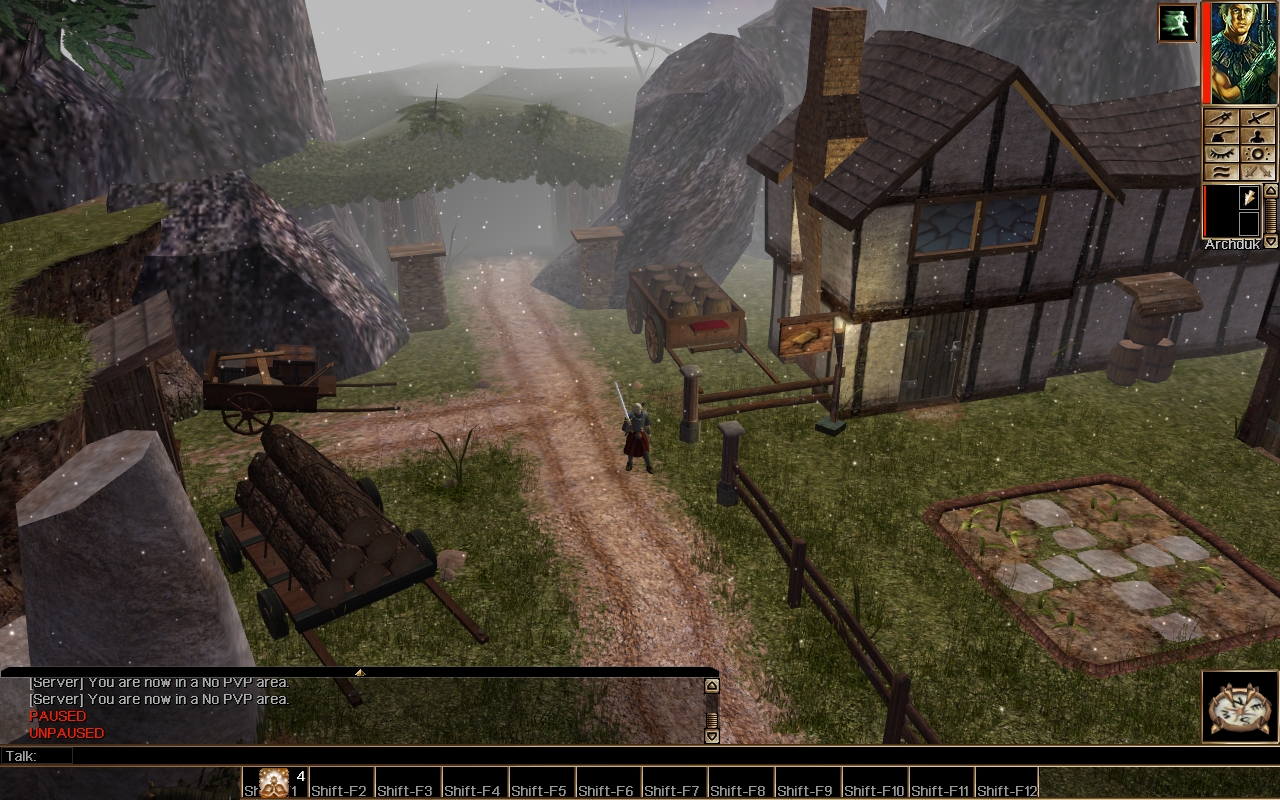Viewport: 1280px width, 800px height.
Task: Open the person silhouette character button
Action: click(1259, 135)
